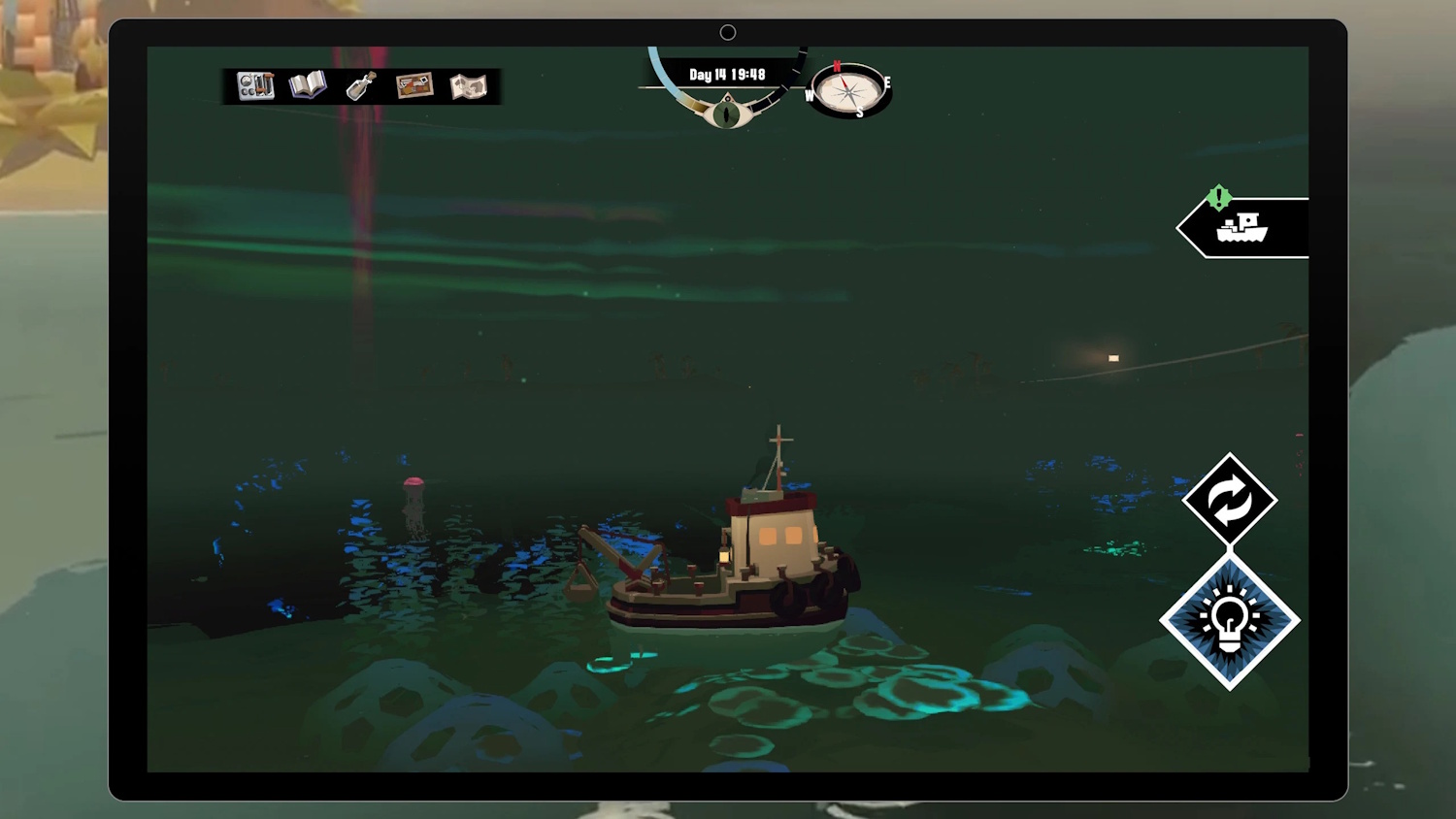
Task: Open the radio settings icon
Action: (255, 85)
